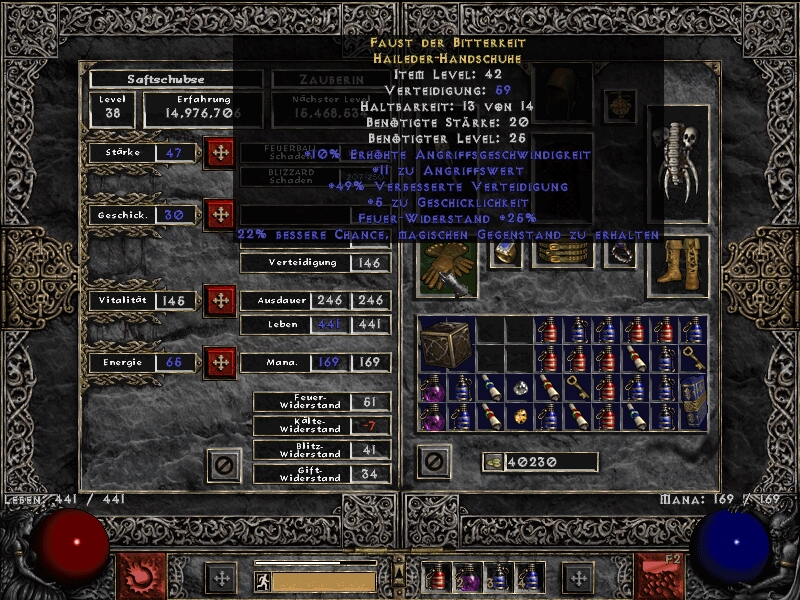Spend a stat point on Energie
The height and width of the screenshot is (600, 800).
(x=219, y=362)
